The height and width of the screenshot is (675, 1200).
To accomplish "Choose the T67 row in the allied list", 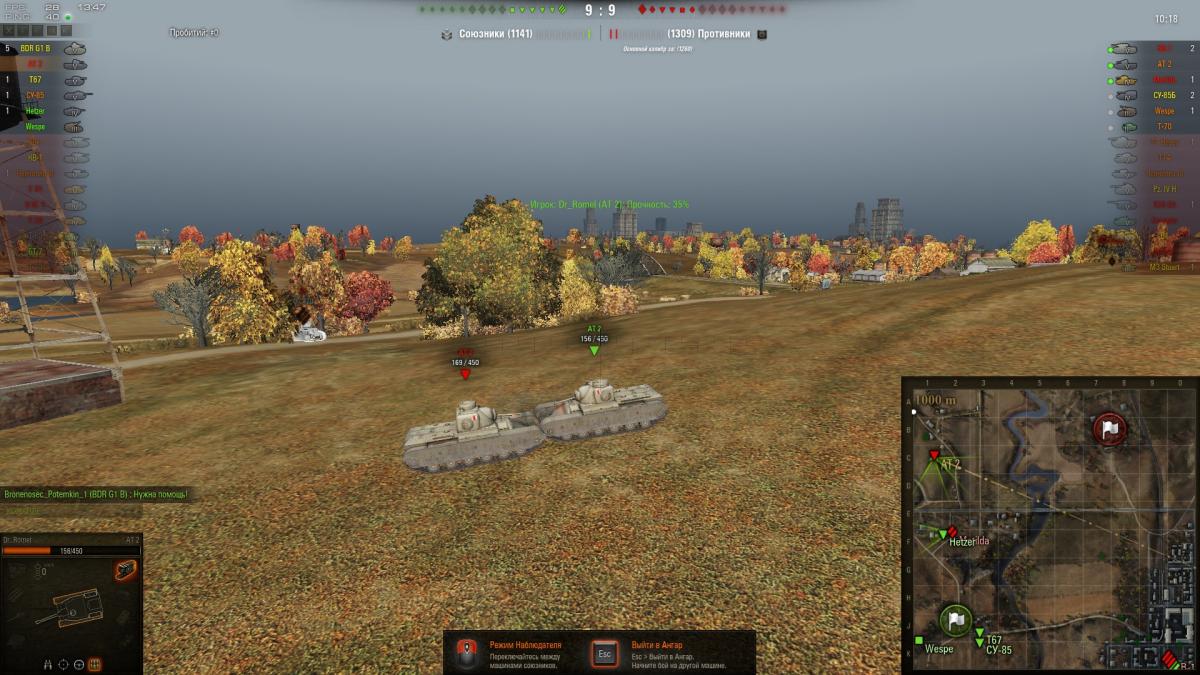I will click(36, 79).
